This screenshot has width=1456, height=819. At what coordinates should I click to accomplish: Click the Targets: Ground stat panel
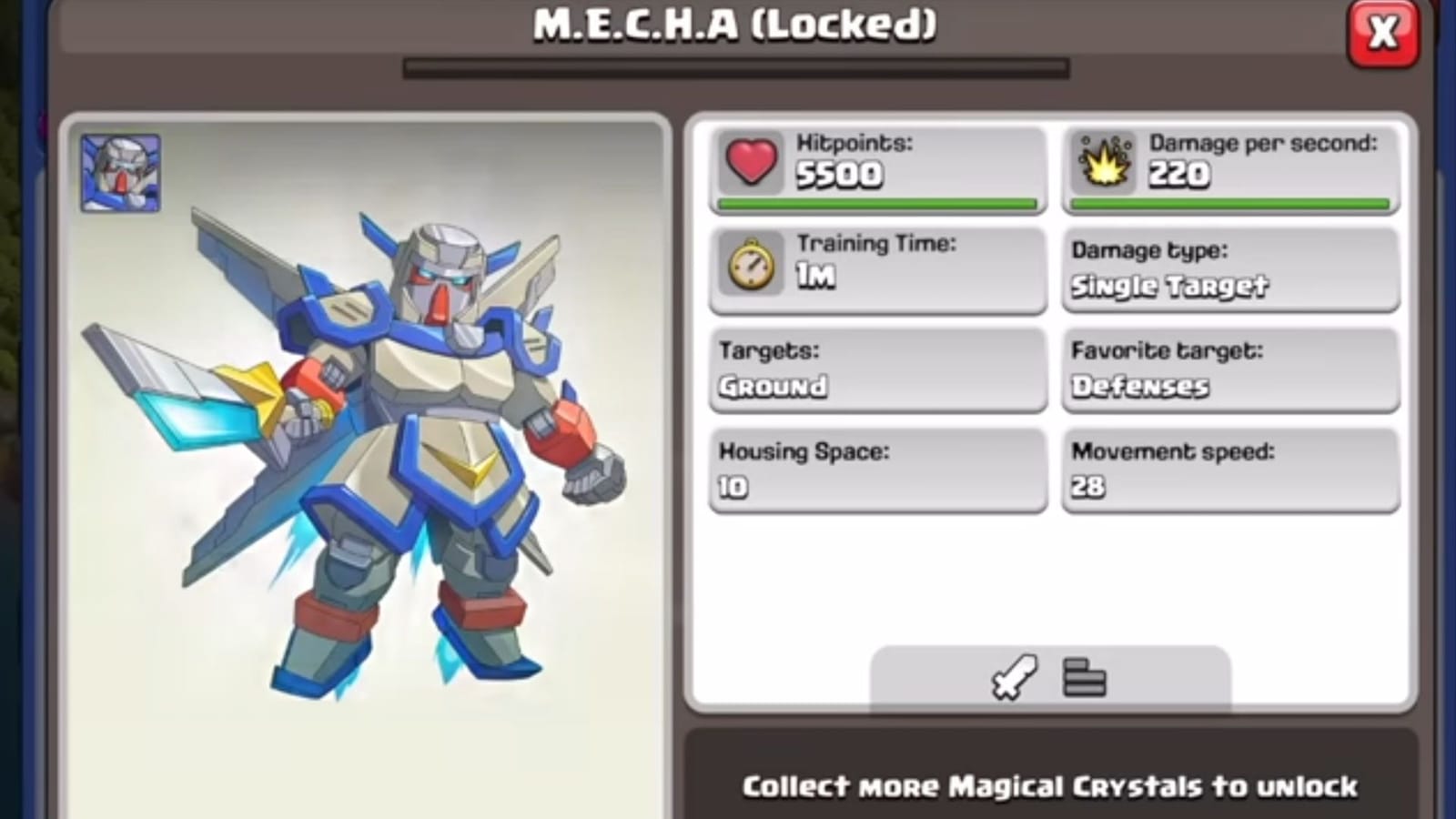[876, 371]
